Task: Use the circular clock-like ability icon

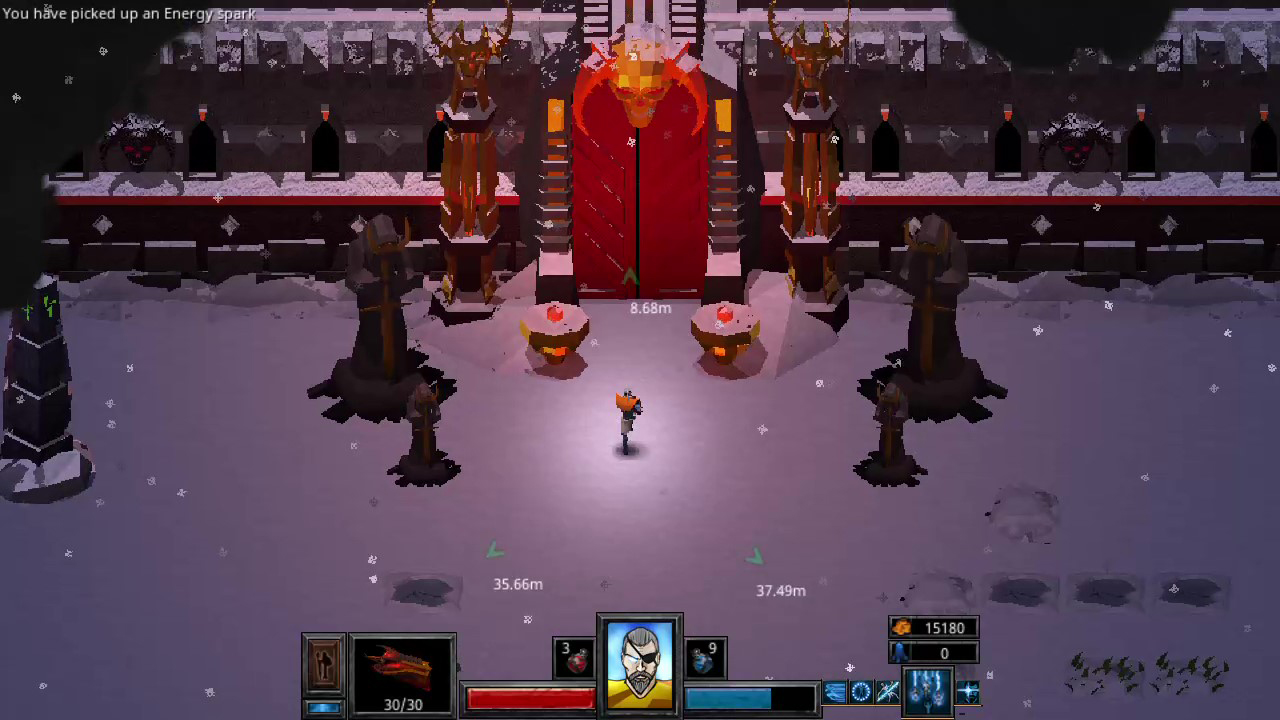Action: pyautogui.click(x=859, y=691)
